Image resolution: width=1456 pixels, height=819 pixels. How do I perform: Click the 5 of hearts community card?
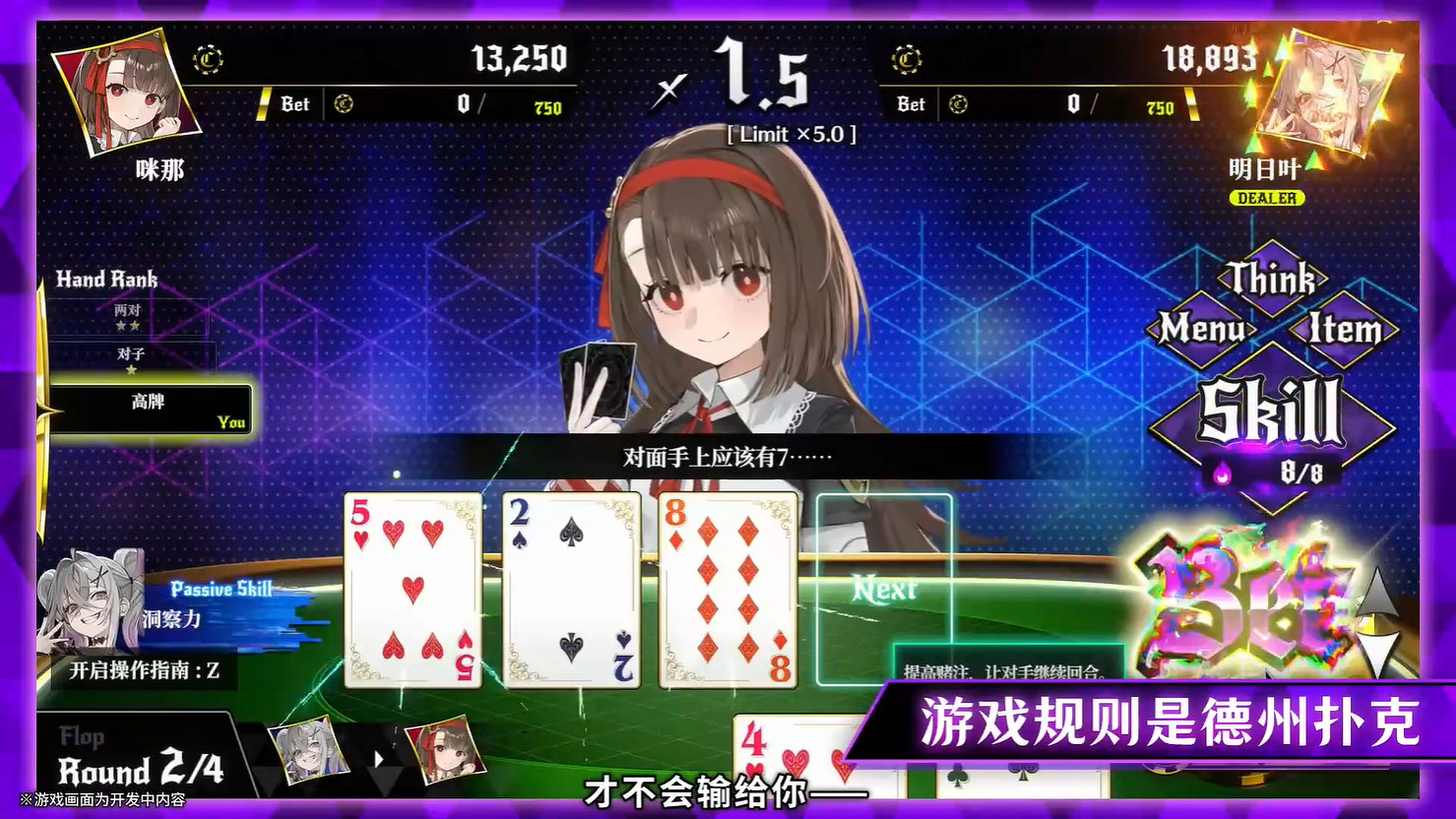point(411,588)
